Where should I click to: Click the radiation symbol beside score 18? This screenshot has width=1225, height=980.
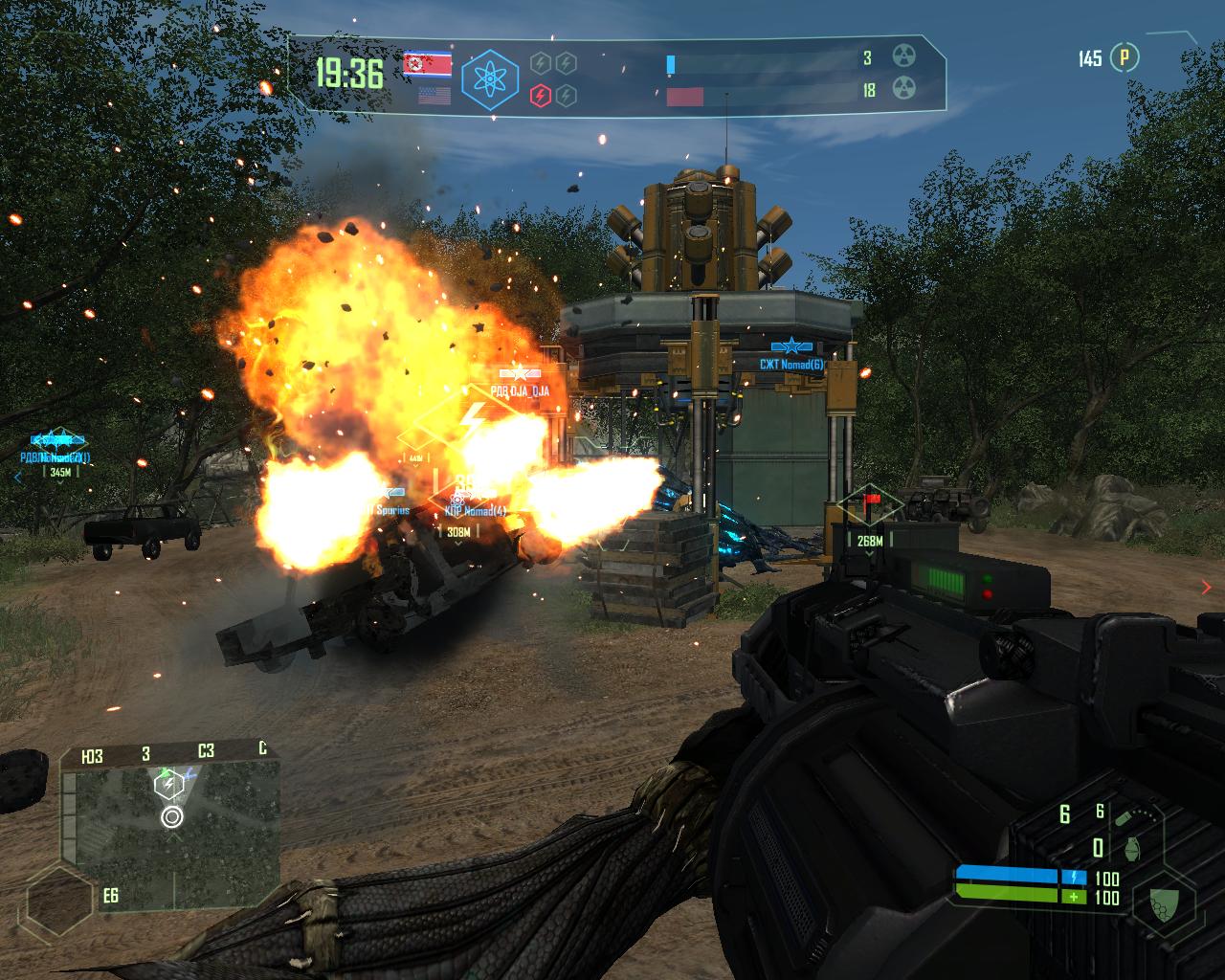pyautogui.click(x=904, y=89)
